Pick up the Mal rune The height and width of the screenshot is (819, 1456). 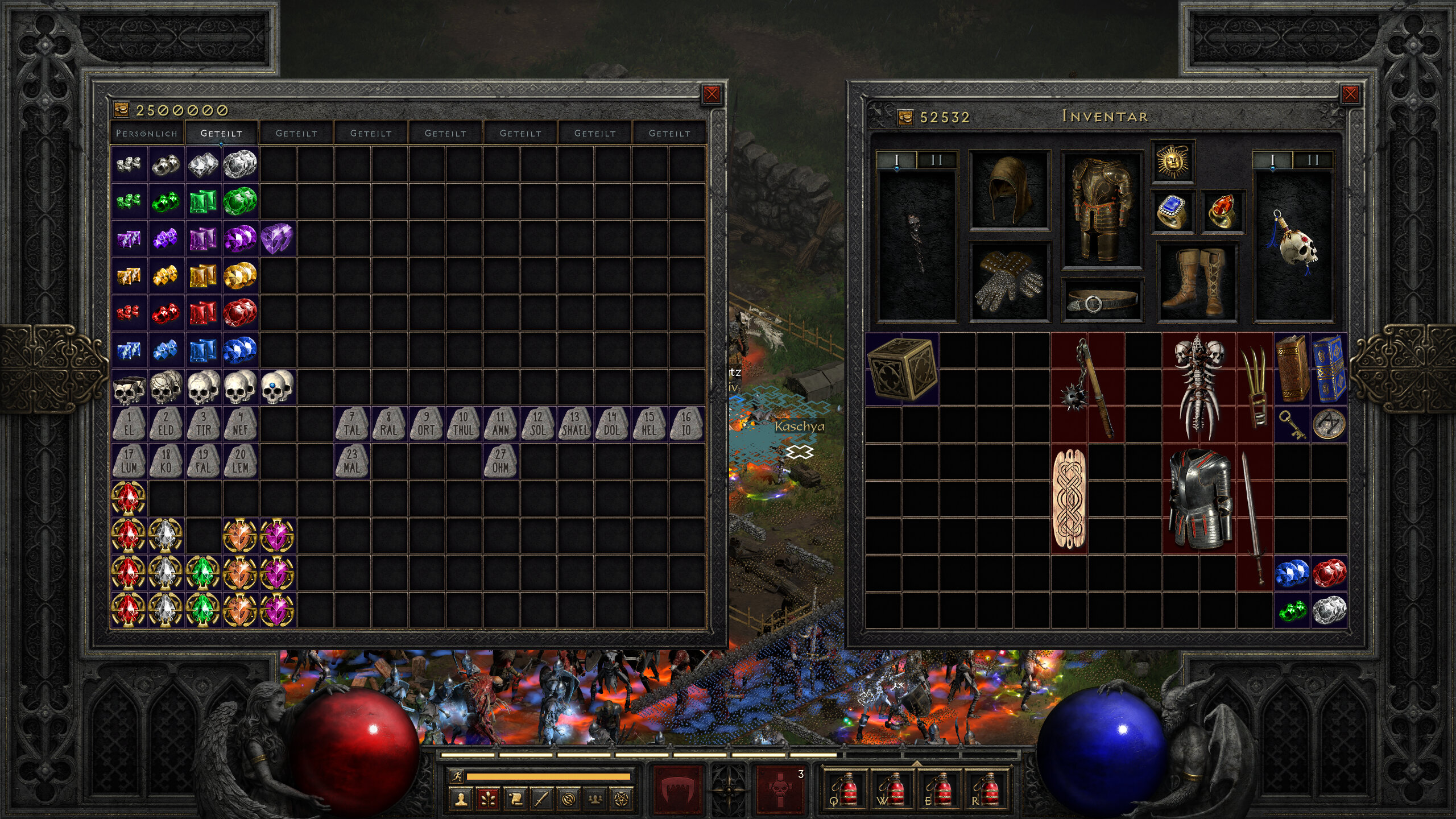point(352,461)
